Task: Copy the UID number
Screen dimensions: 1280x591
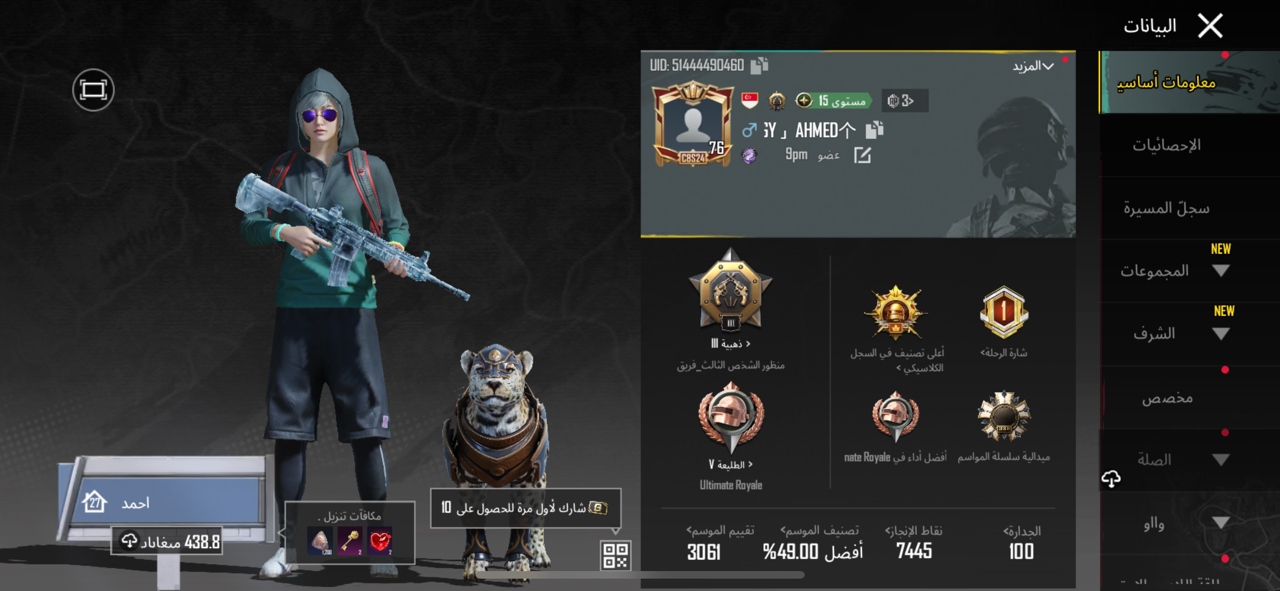Action: pyautogui.click(x=760, y=66)
